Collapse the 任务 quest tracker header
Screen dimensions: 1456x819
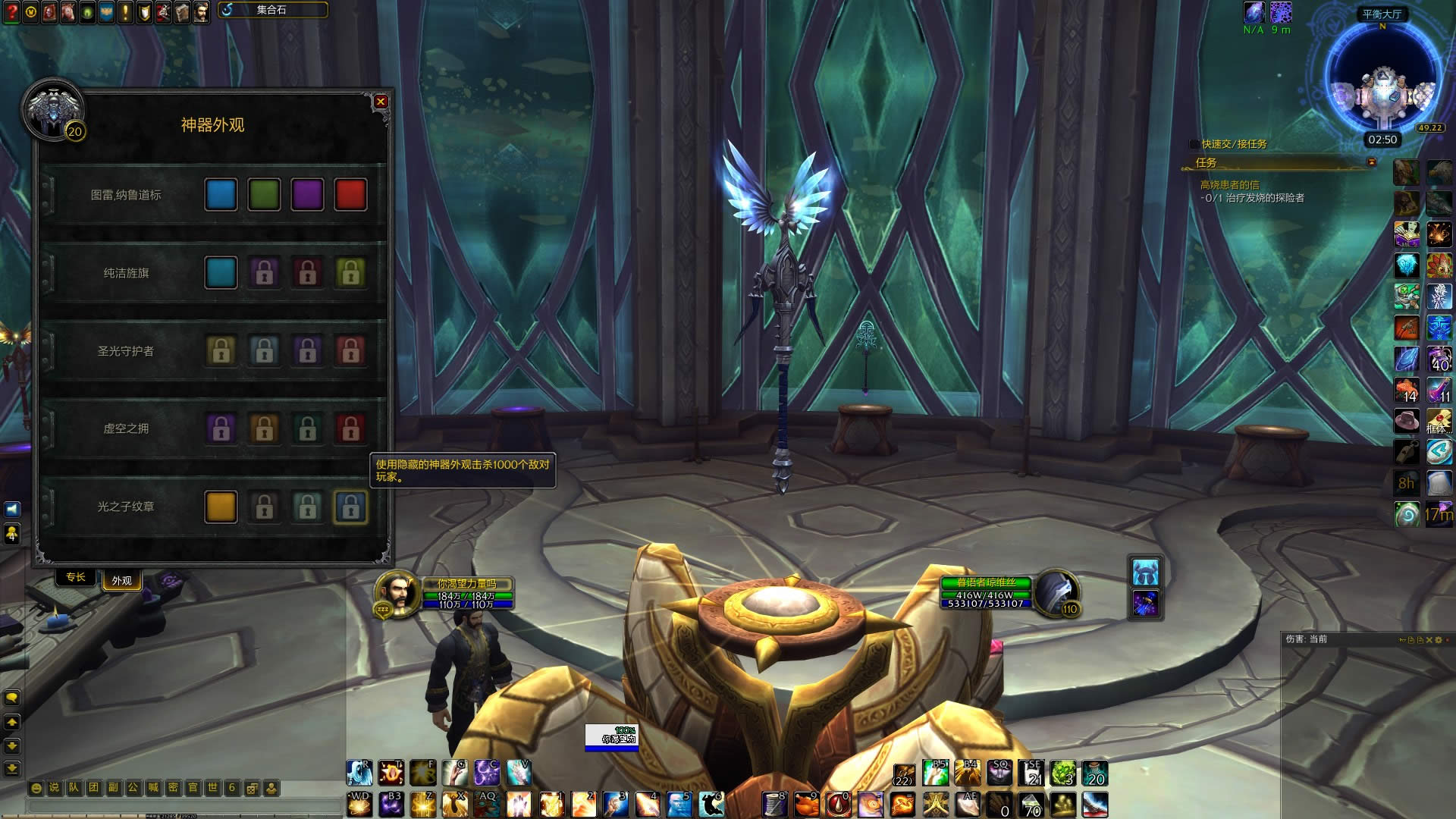[1371, 162]
